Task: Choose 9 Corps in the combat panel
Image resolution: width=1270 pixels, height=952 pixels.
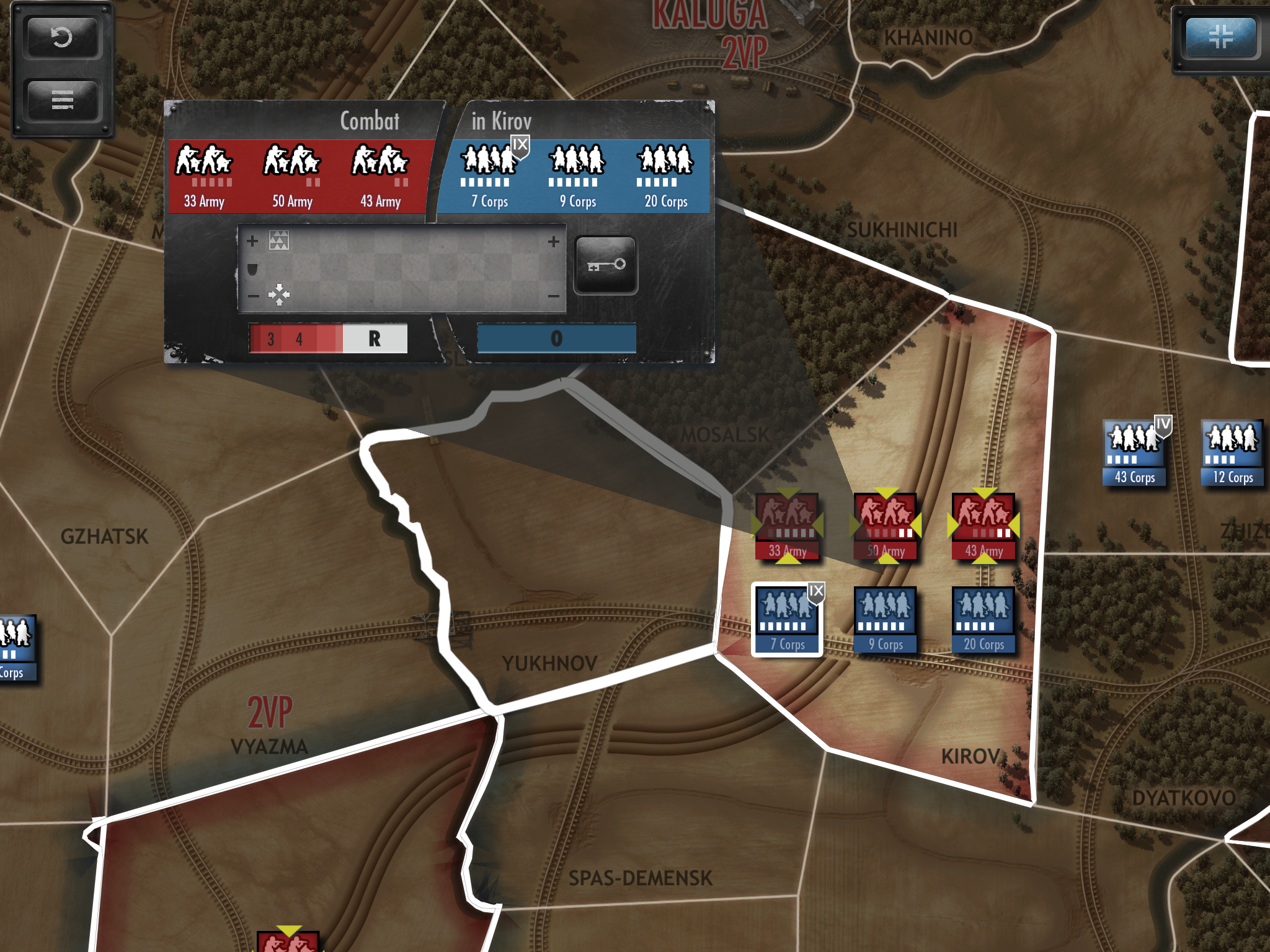Action: coord(578,176)
